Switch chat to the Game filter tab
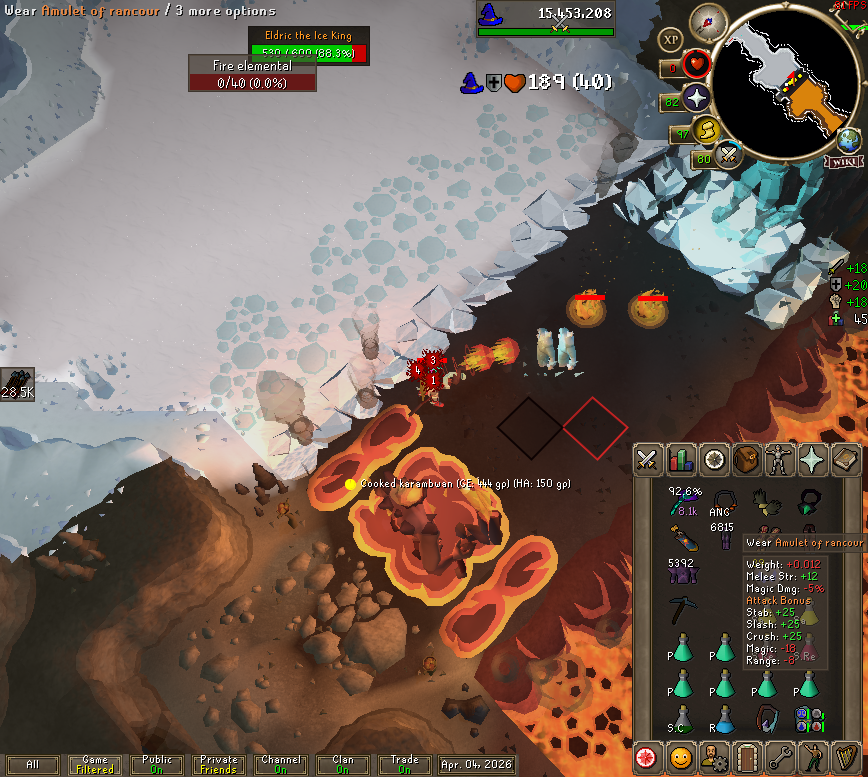The height and width of the screenshot is (777, 868). point(95,765)
